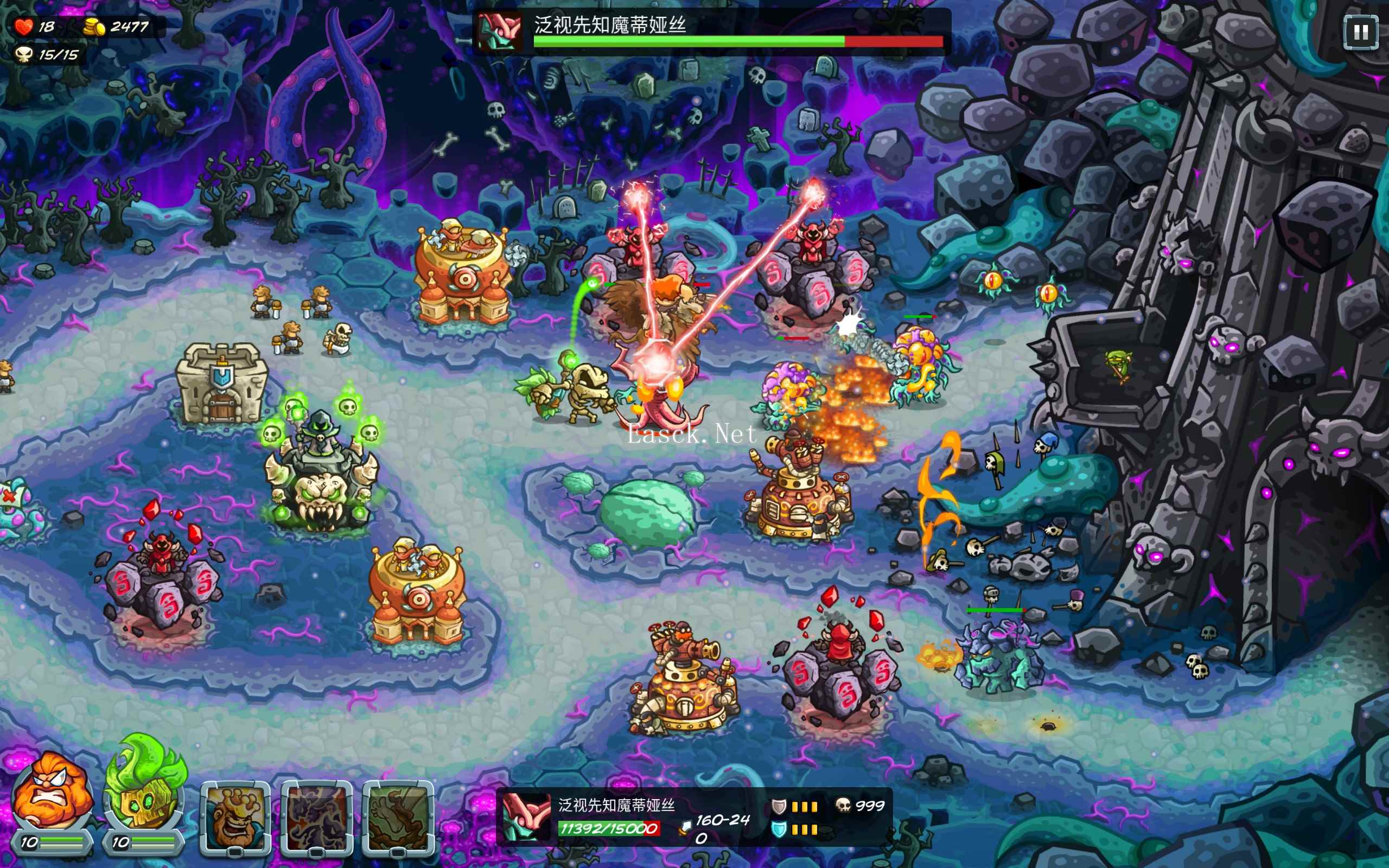Image resolution: width=1389 pixels, height=868 pixels.
Task: Click the selected boss portrait in info panel
Action: point(526,816)
